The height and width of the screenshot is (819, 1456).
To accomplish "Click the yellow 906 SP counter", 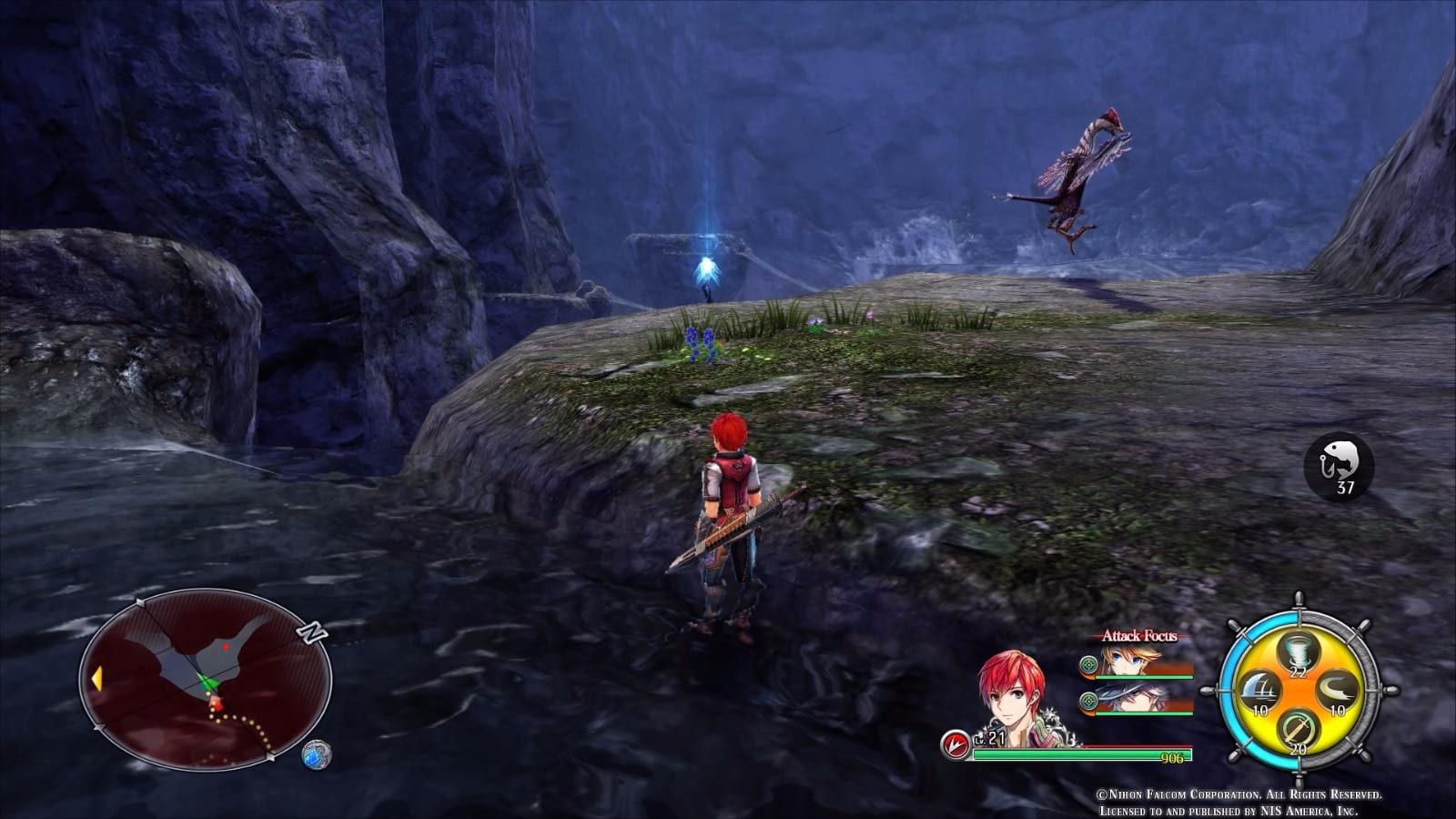I will click(x=1172, y=758).
